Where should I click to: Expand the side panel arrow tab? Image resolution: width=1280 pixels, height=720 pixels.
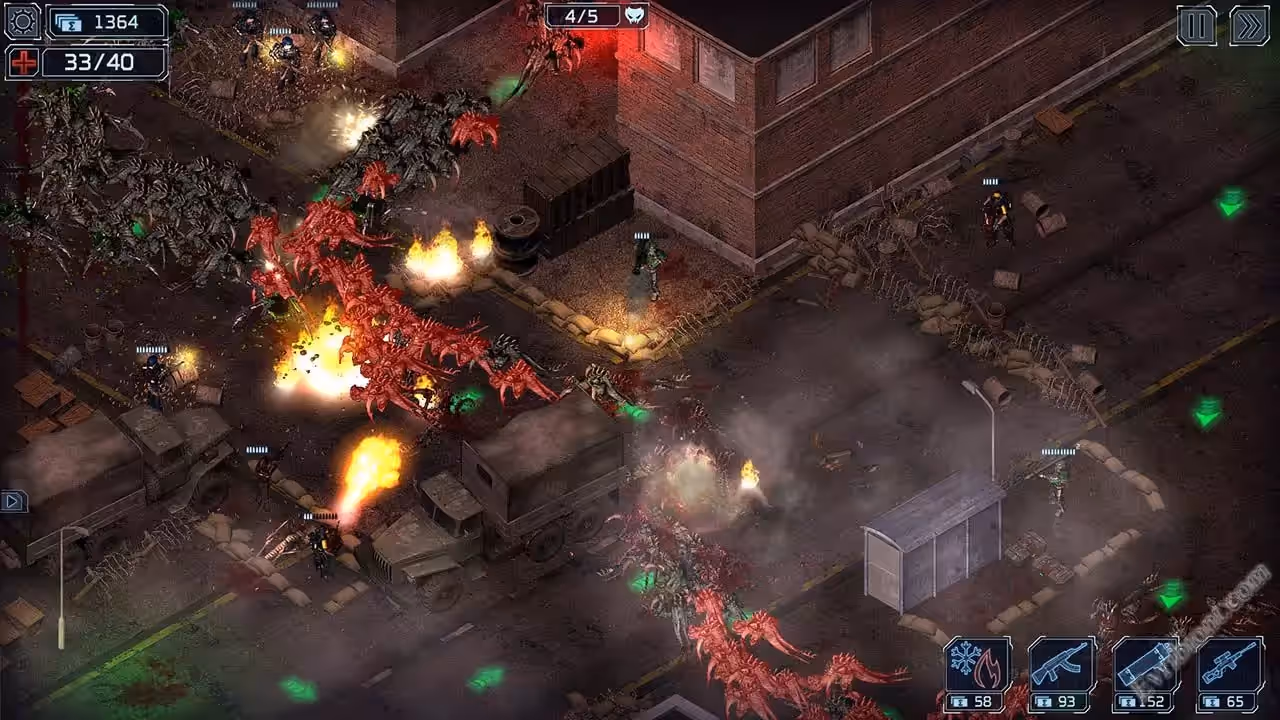click(13, 500)
